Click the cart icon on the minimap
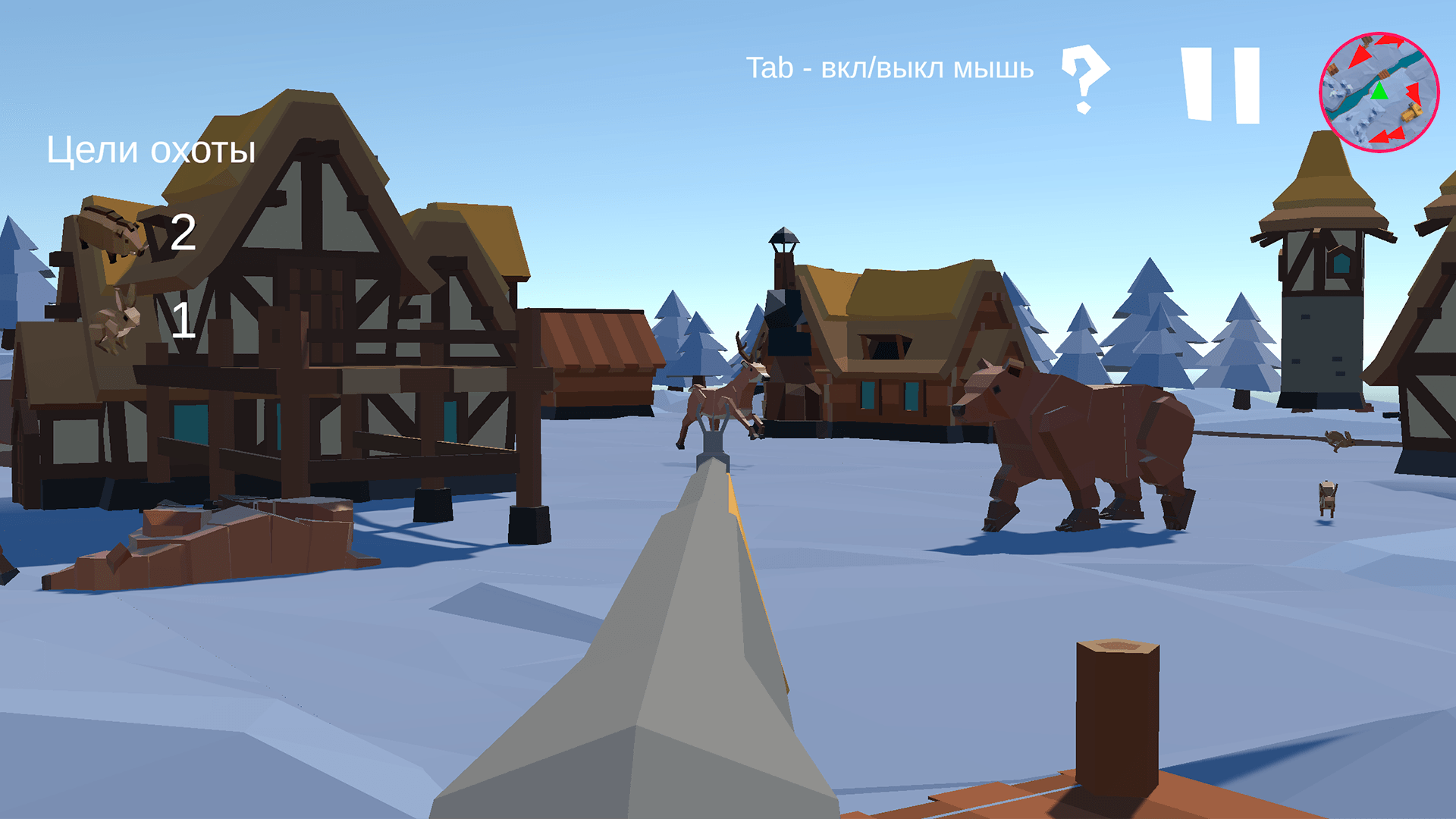The height and width of the screenshot is (819, 1456). pos(1410,112)
